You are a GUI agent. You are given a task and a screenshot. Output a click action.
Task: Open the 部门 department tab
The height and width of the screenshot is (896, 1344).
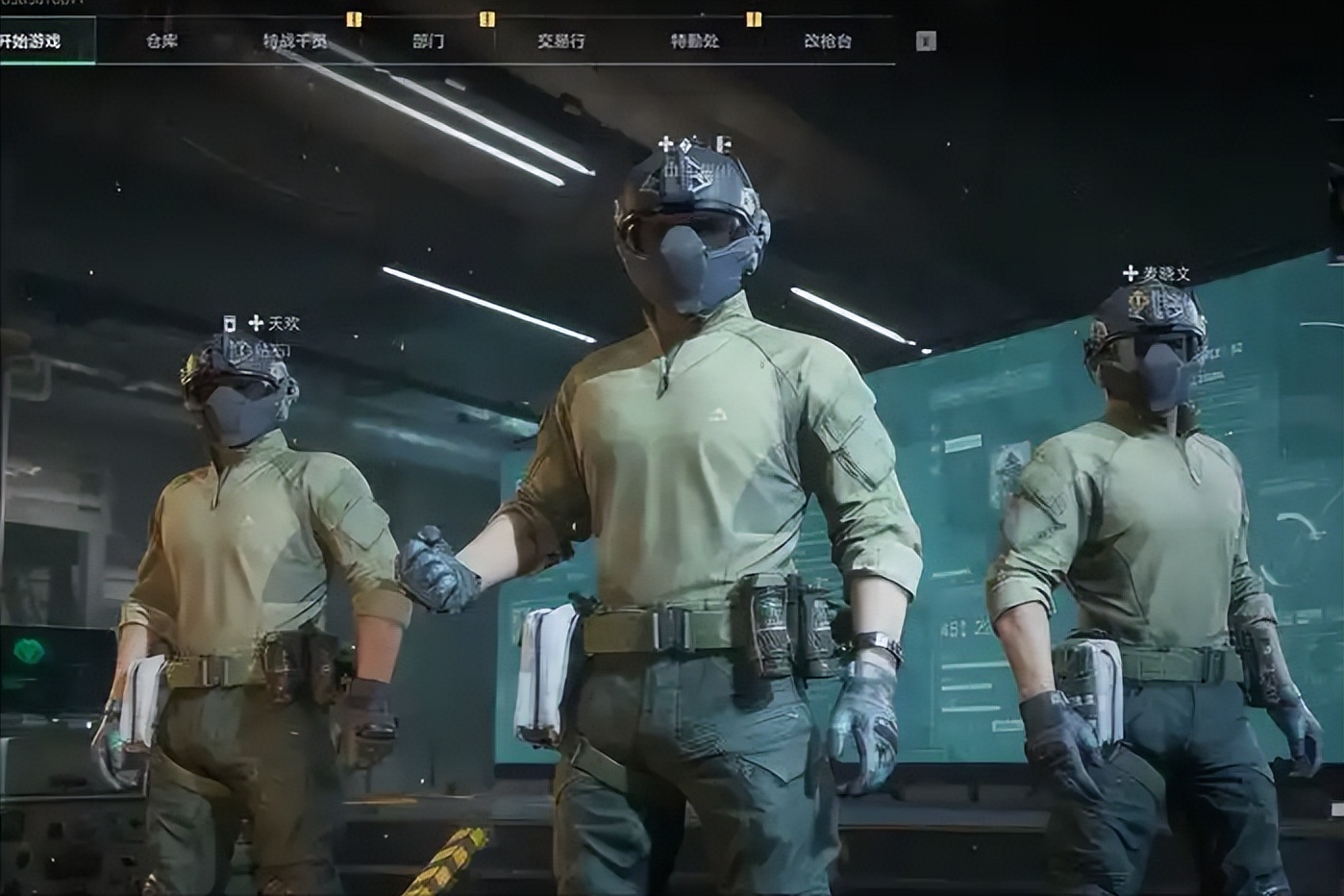428,41
